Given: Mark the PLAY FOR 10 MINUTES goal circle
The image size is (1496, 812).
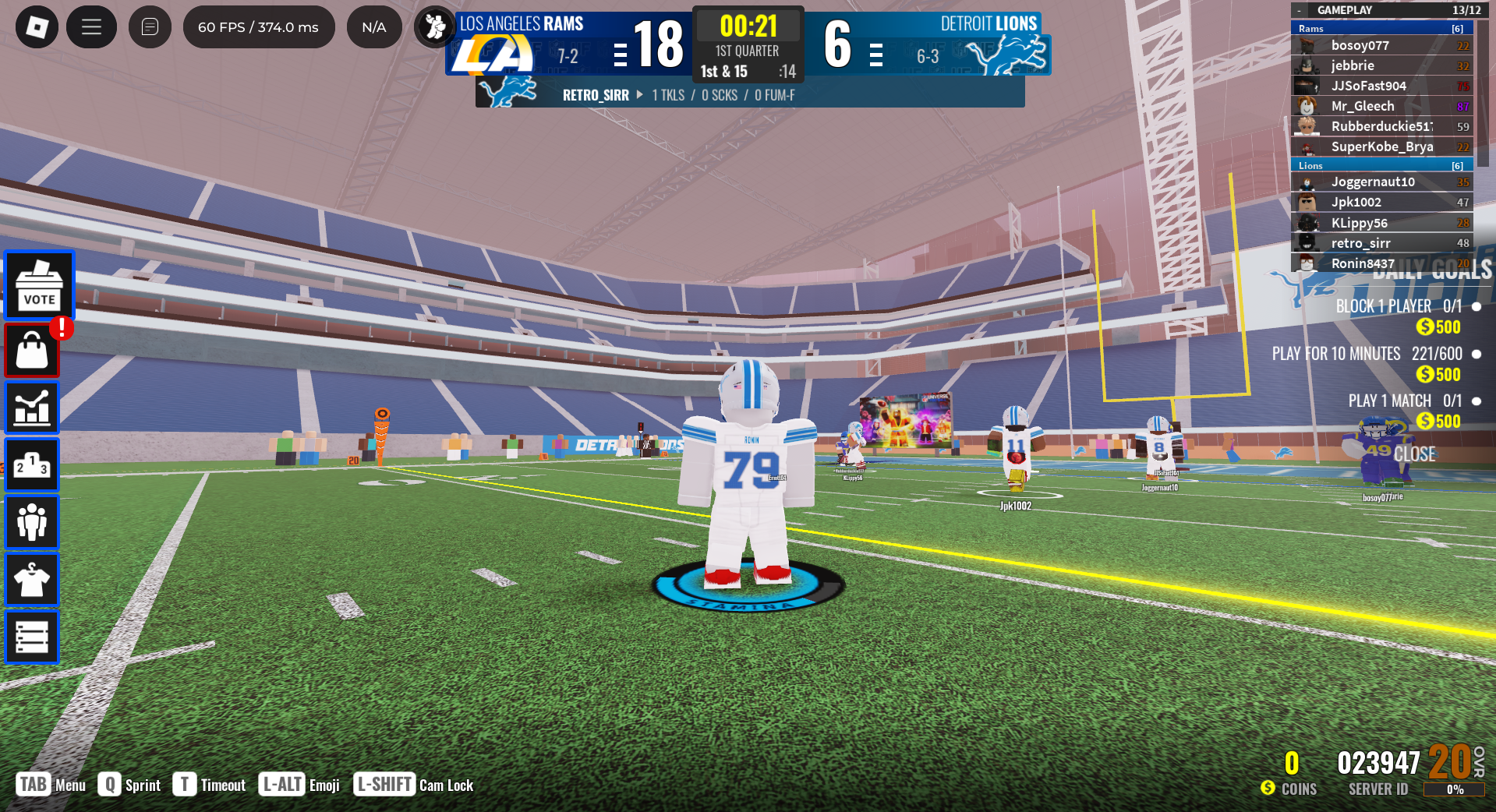Looking at the screenshot, I should [x=1476, y=353].
